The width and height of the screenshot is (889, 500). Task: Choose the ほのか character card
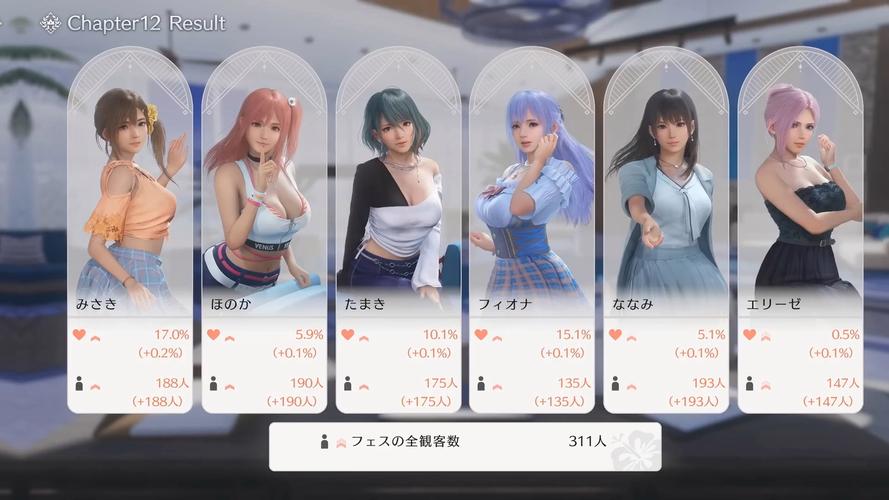tap(264, 230)
